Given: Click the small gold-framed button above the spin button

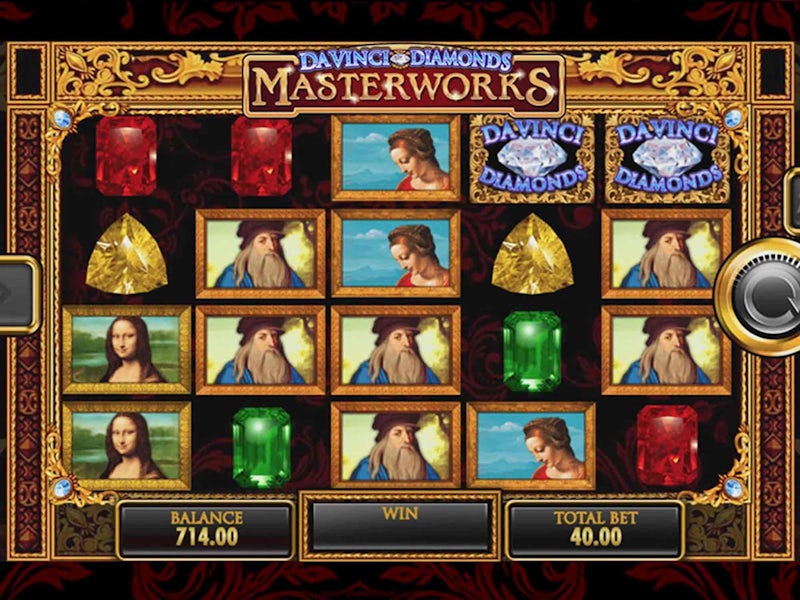Looking at the screenshot, I should pos(792,202).
